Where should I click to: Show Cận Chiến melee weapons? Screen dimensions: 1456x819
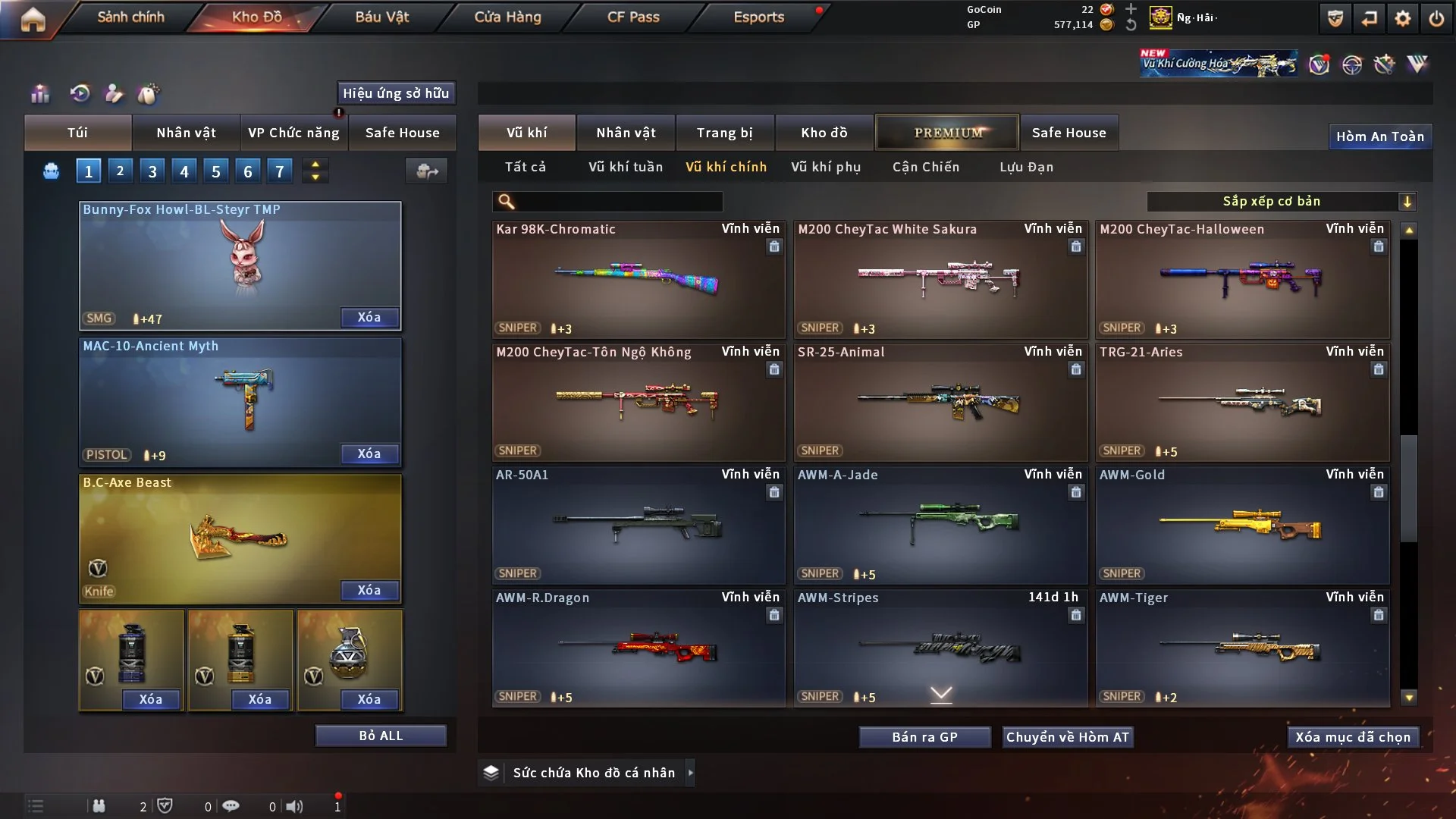pyautogui.click(x=926, y=167)
